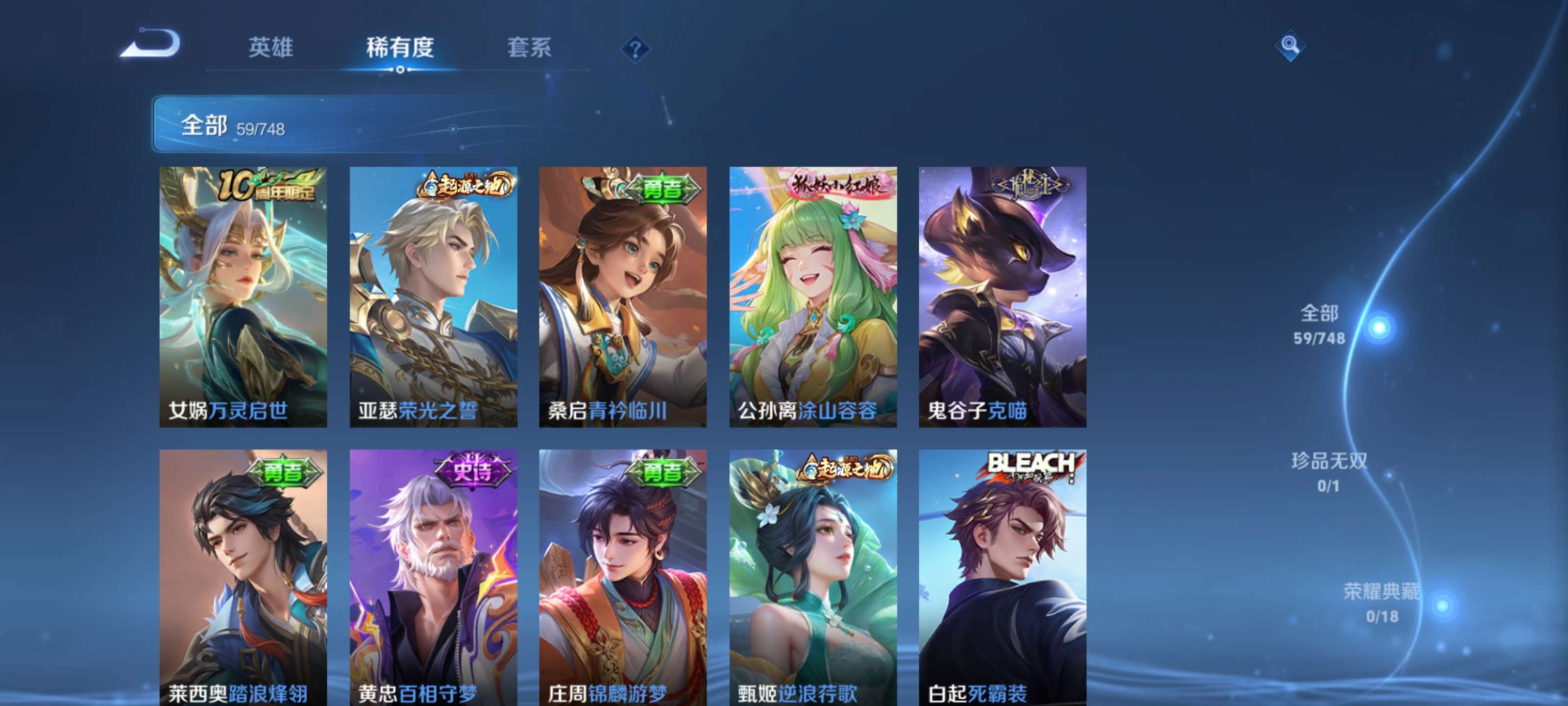Click the help question mark icon
Screen dimensions: 1568x706
coord(635,49)
